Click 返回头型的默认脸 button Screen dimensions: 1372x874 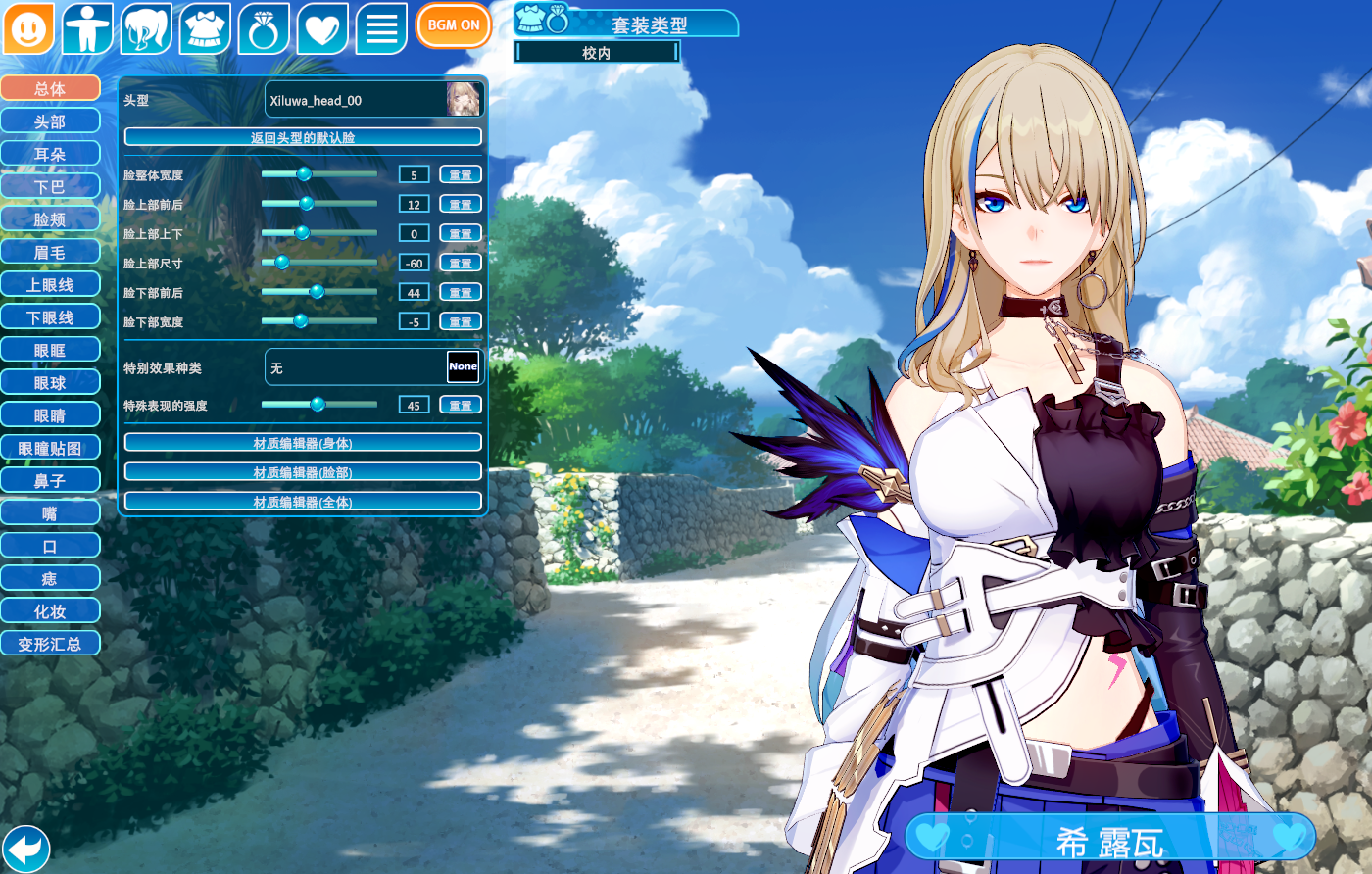pos(303,137)
